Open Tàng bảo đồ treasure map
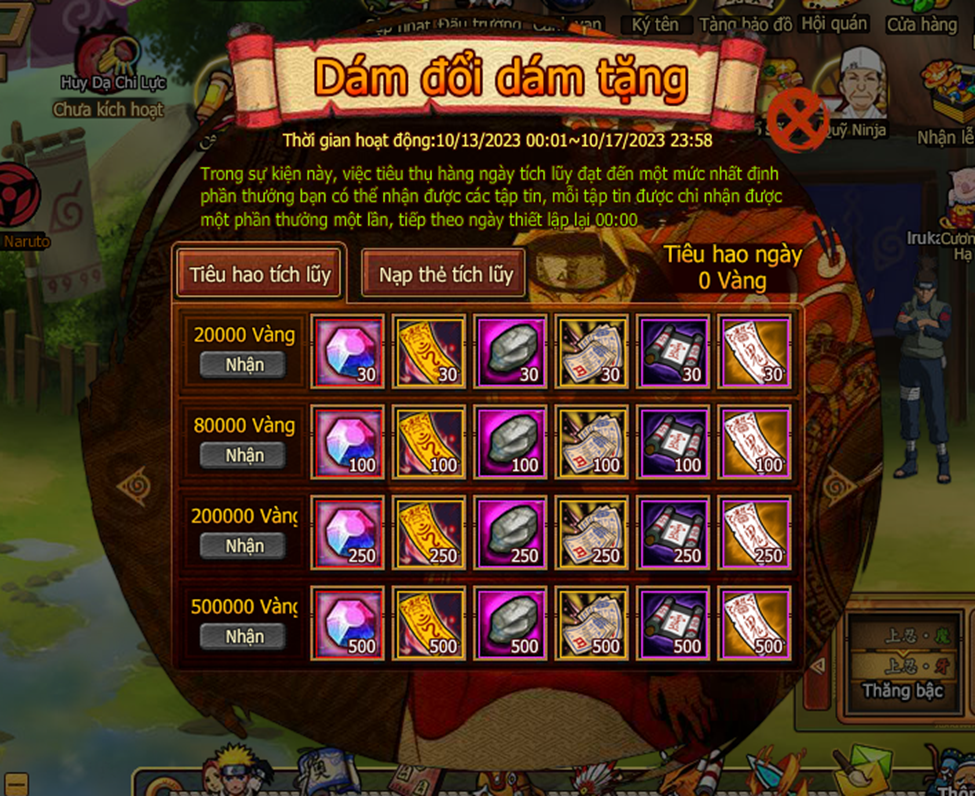Viewport: 975px width, 796px height. [x=746, y=22]
